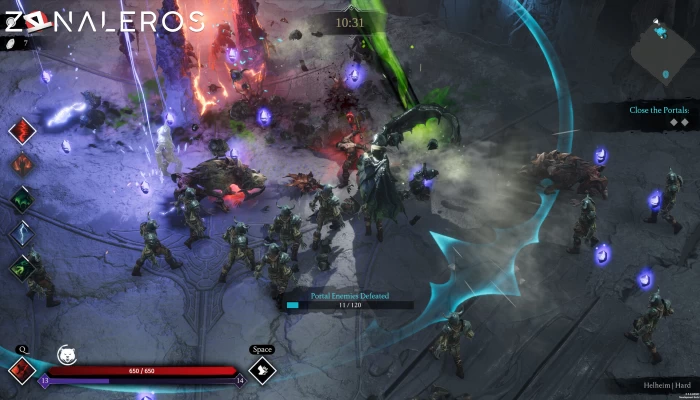Screen dimensions: 700x400
Task: Select the Close the Portals objective
Action: pyautogui.click(x=660, y=110)
